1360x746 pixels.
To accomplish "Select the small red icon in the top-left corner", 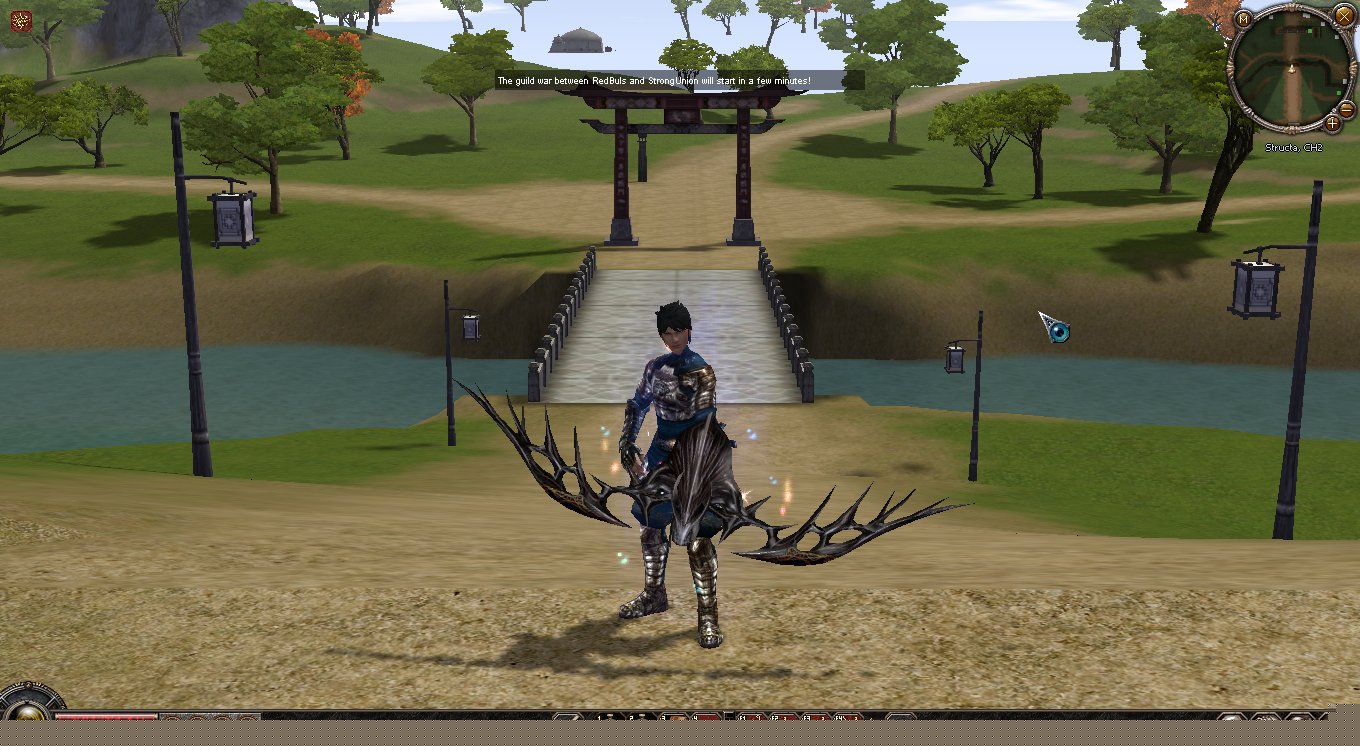I will coord(19,19).
